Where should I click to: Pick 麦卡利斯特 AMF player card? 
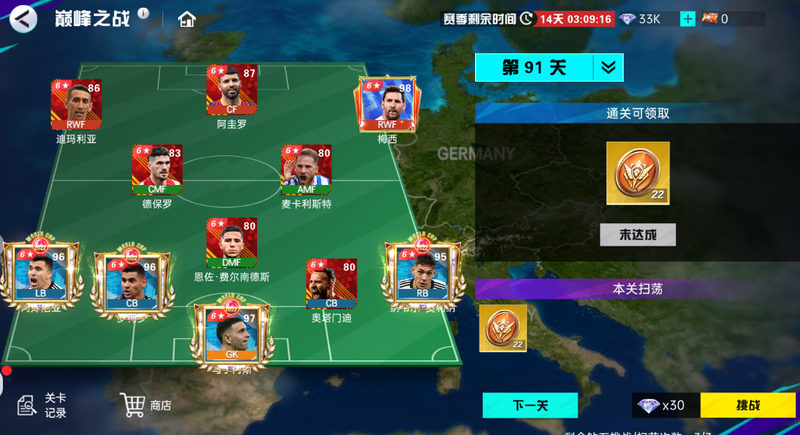coord(306,171)
